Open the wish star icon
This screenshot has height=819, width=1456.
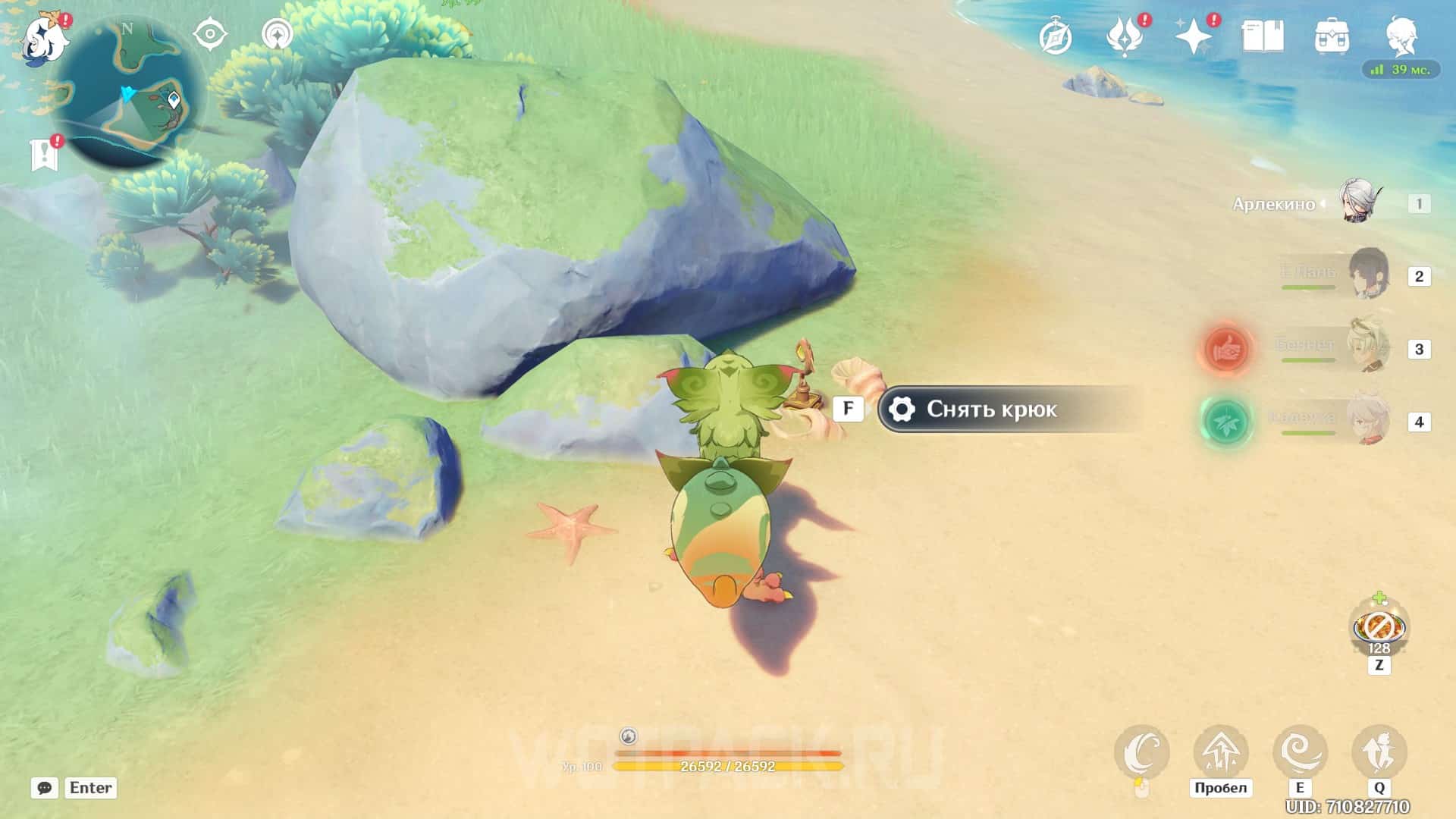click(x=1193, y=37)
